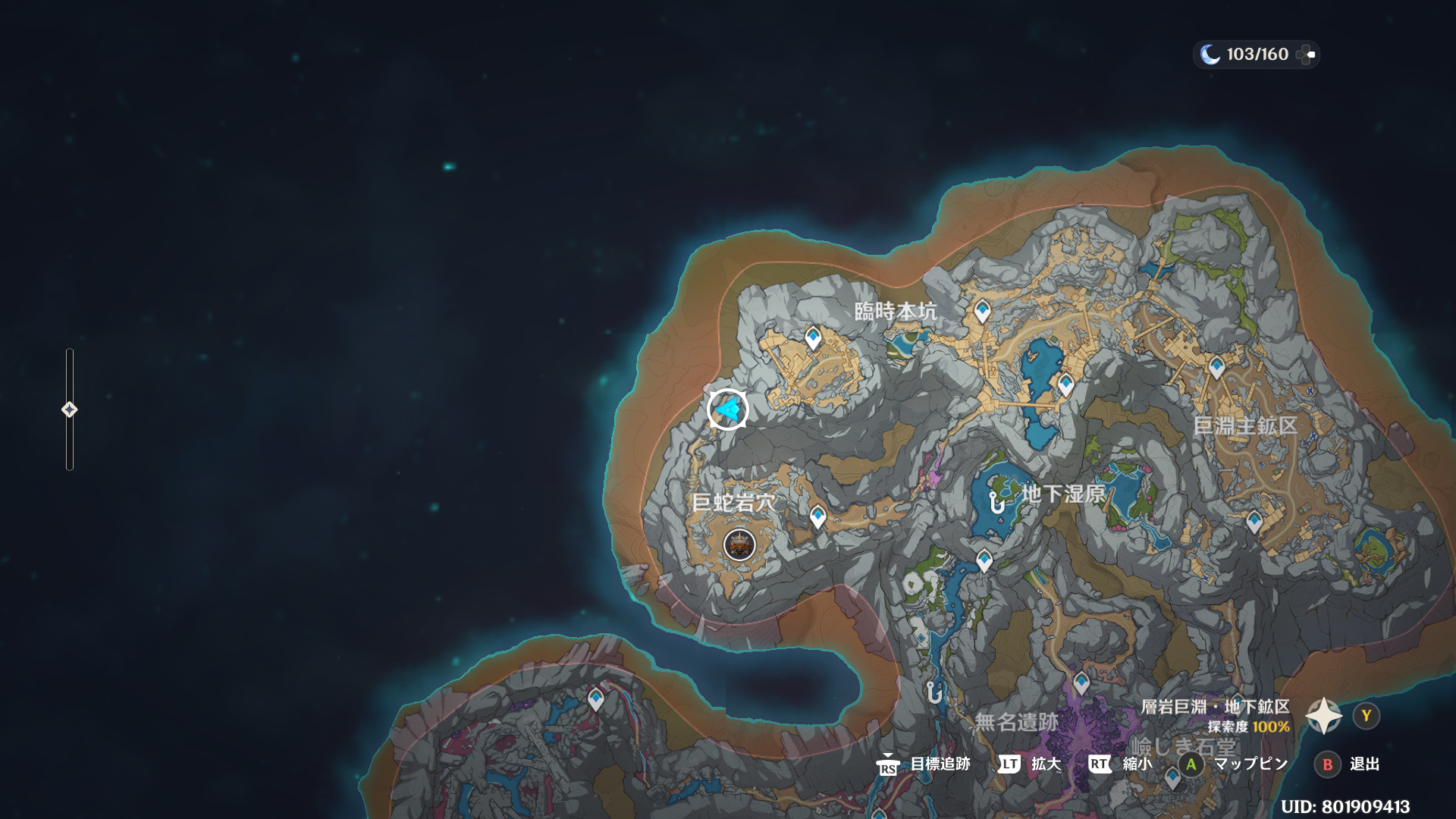Select the teleport waypoint beside 臨時本坑 label
The width and height of the screenshot is (1456, 819).
[982, 310]
